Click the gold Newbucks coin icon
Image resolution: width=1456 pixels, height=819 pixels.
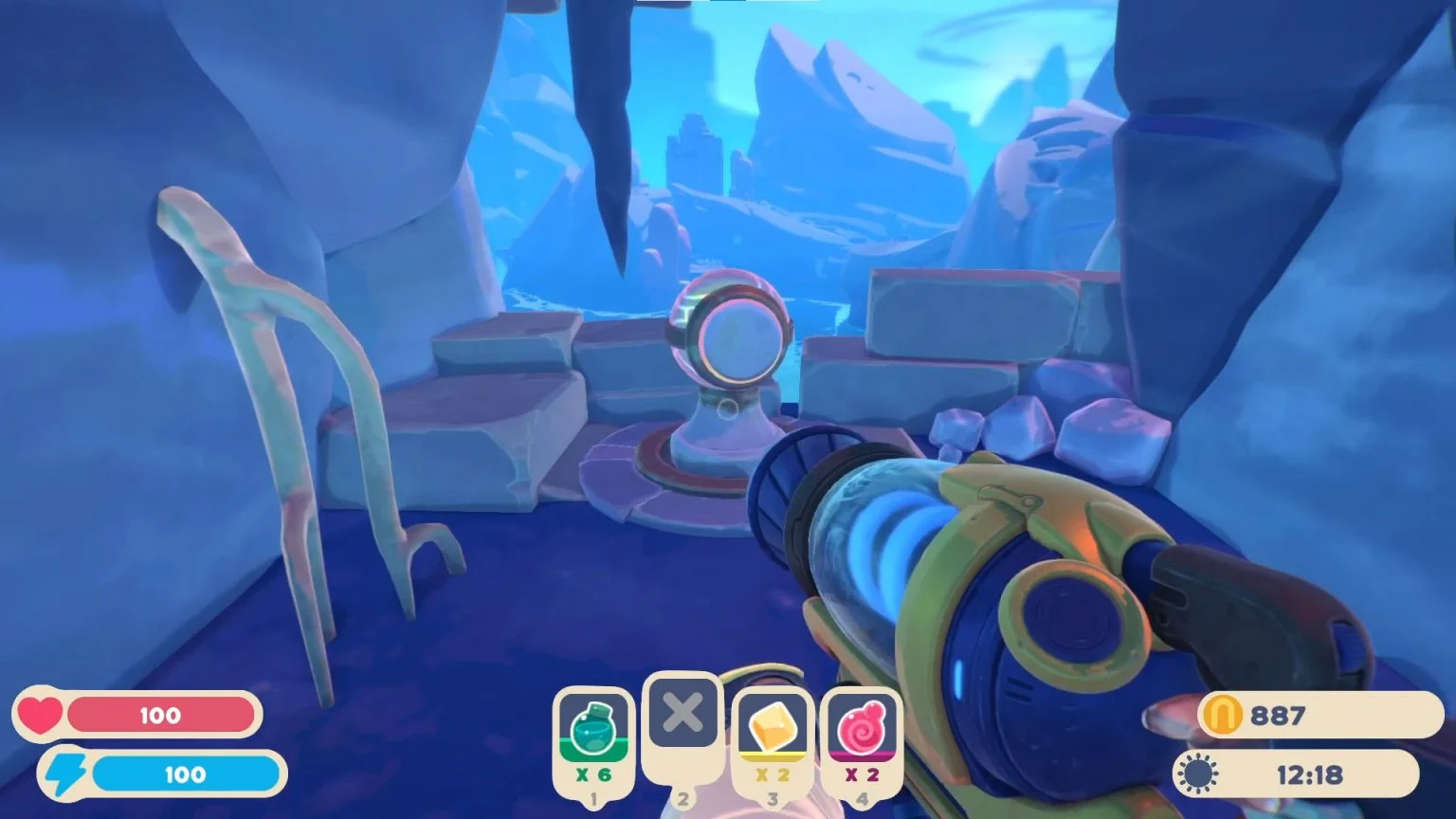(1223, 716)
